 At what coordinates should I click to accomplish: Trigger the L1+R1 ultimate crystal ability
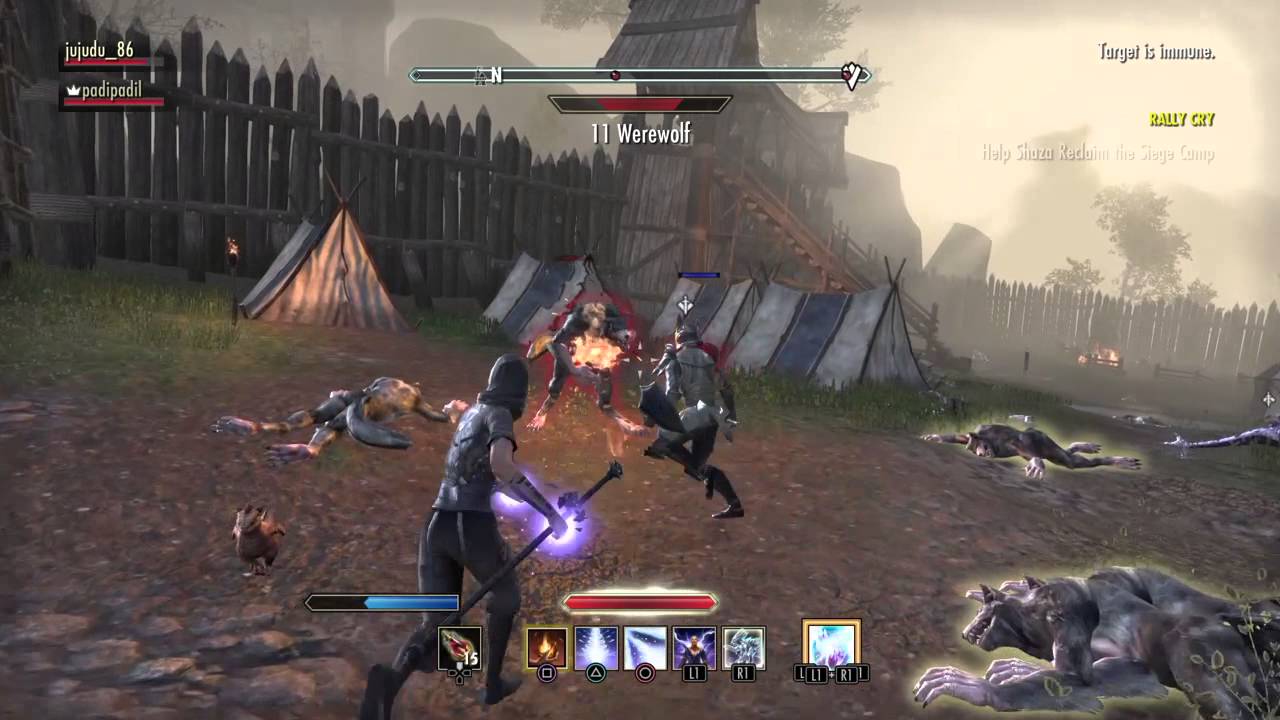click(831, 646)
